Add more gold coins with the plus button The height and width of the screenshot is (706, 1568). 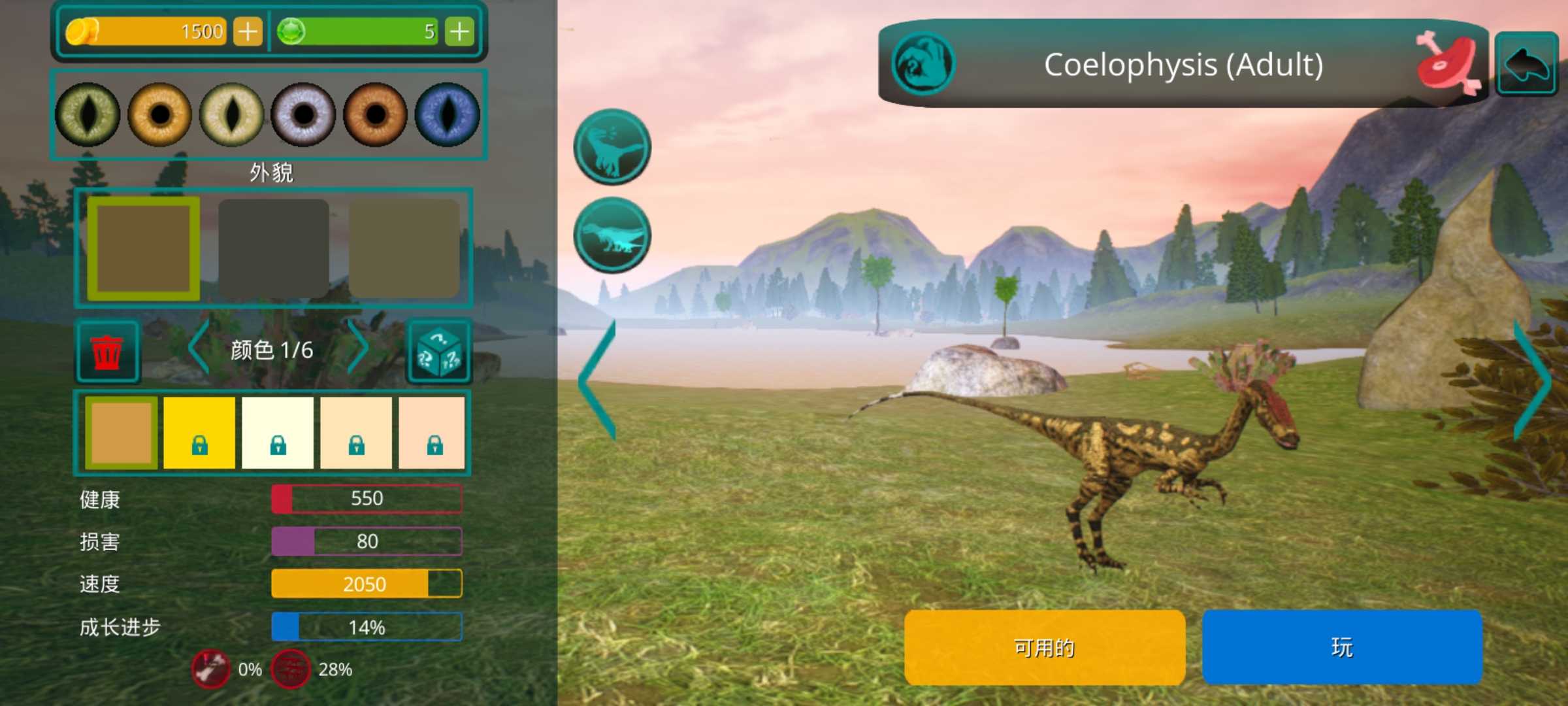tap(248, 31)
